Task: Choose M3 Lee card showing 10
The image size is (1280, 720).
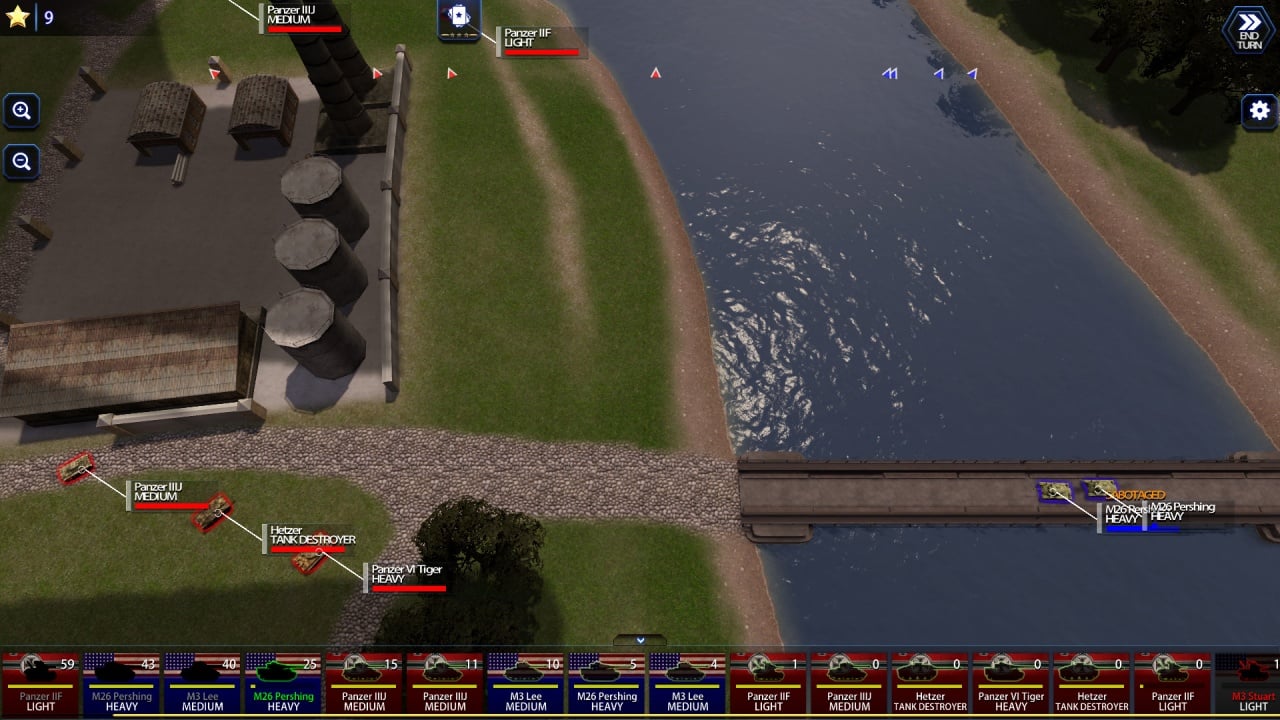Action: click(526, 684)
